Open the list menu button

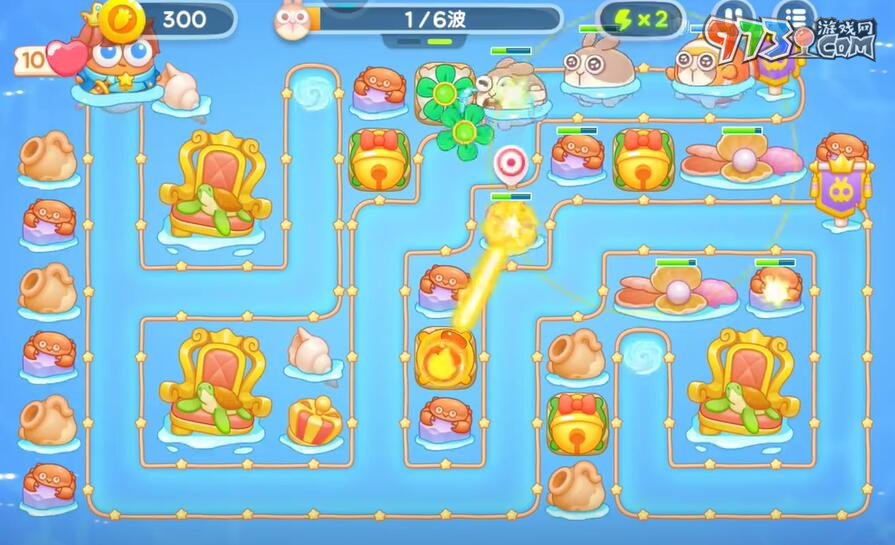click(794, 19)
